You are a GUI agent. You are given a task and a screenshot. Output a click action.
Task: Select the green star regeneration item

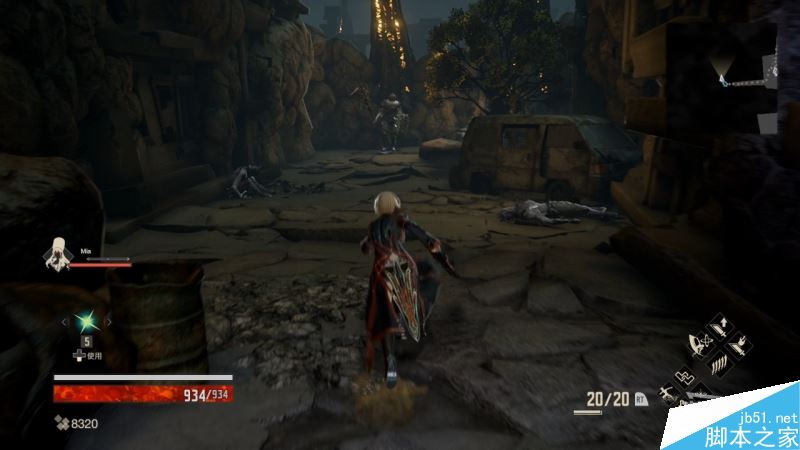pyautogui.click(x=86, y=321)
